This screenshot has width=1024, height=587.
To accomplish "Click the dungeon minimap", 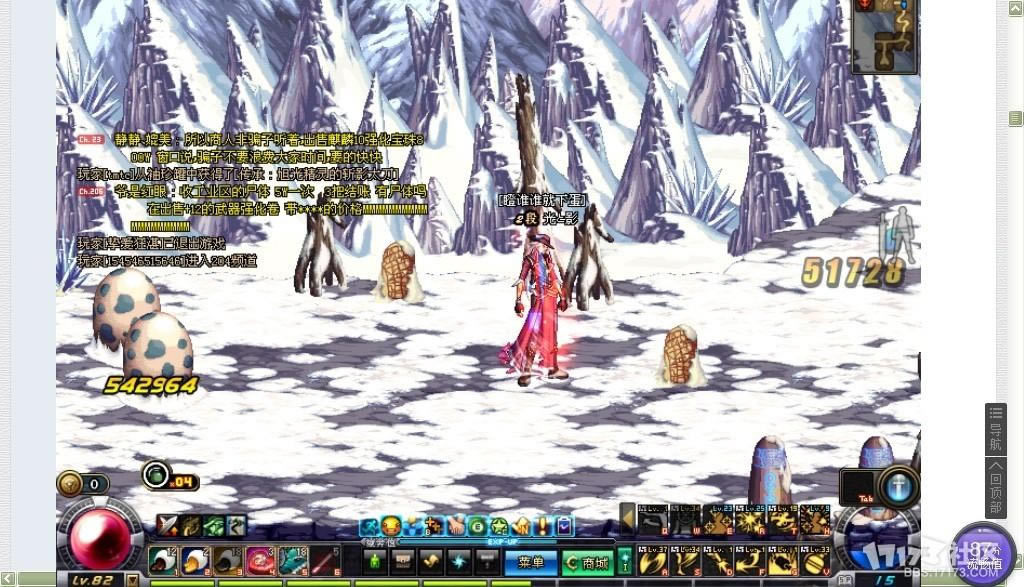I will 884,36.
